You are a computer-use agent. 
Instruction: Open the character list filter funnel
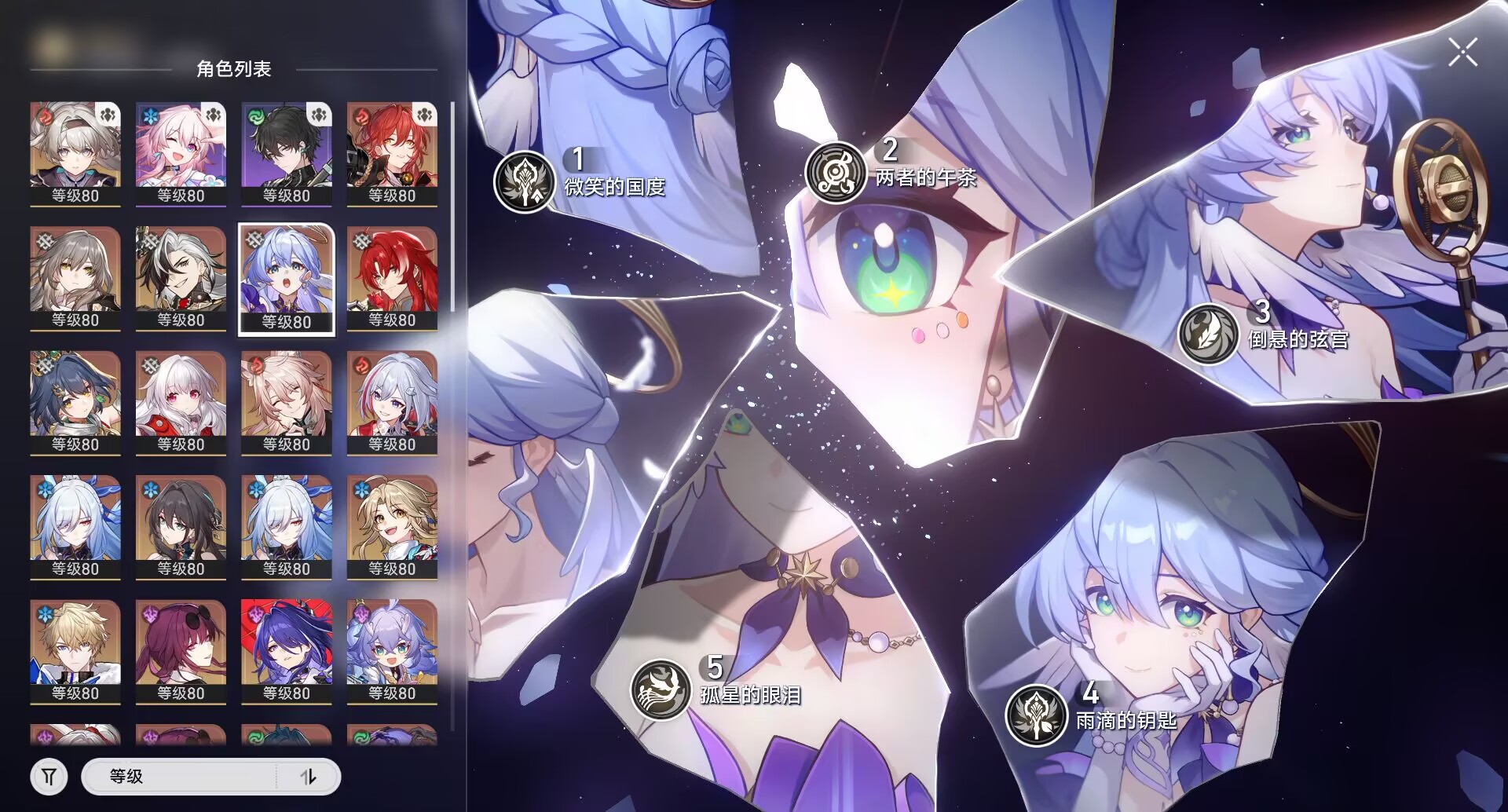pos(49,777)
